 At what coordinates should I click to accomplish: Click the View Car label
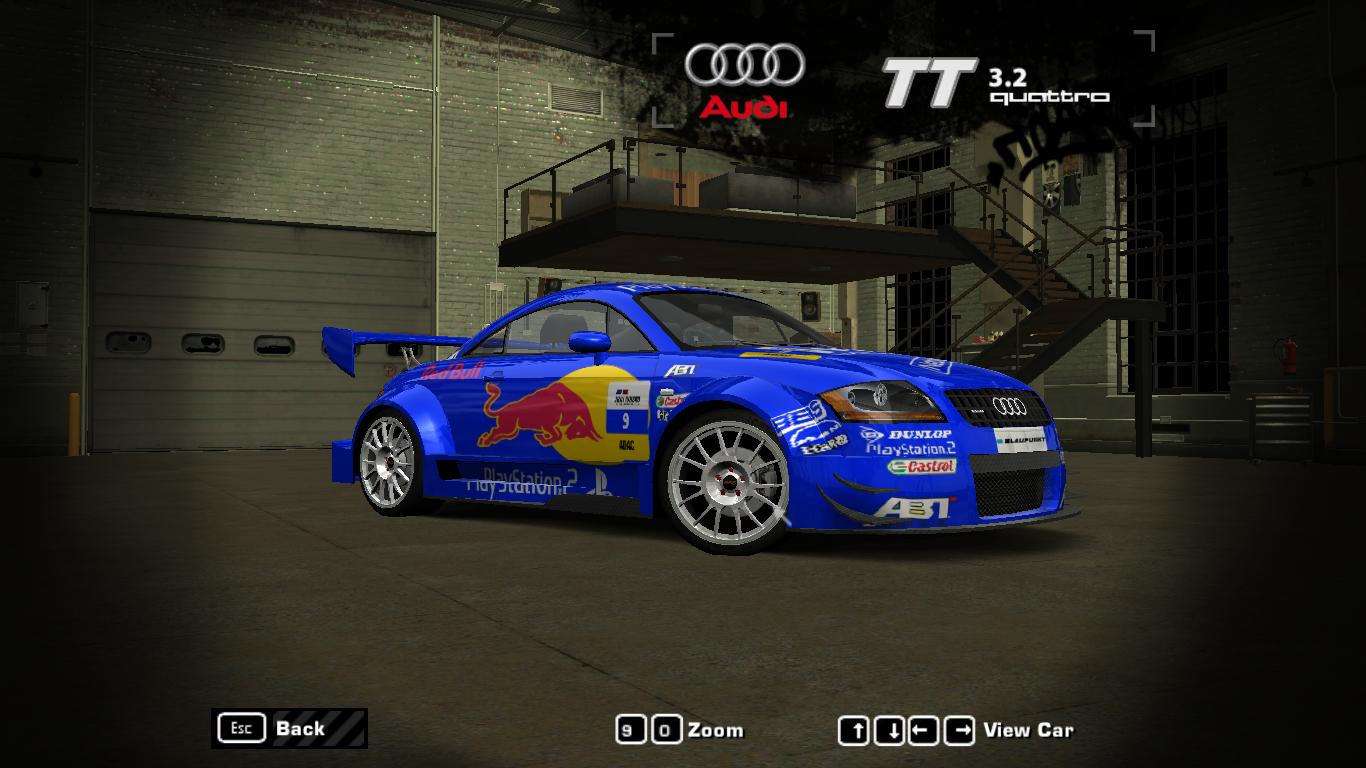pyautogui.click(x=1030, y=731)
